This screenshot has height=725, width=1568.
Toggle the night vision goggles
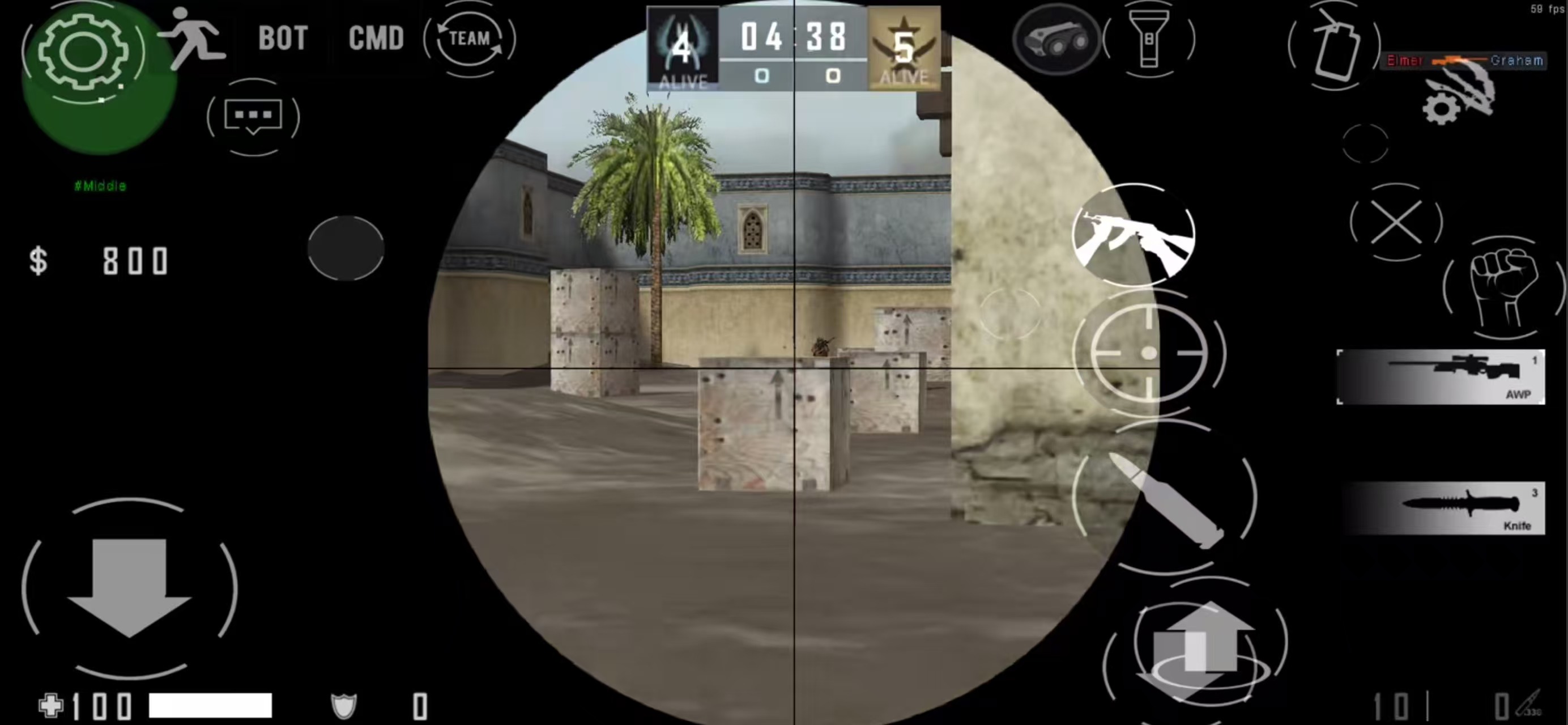pos(1056,40)
